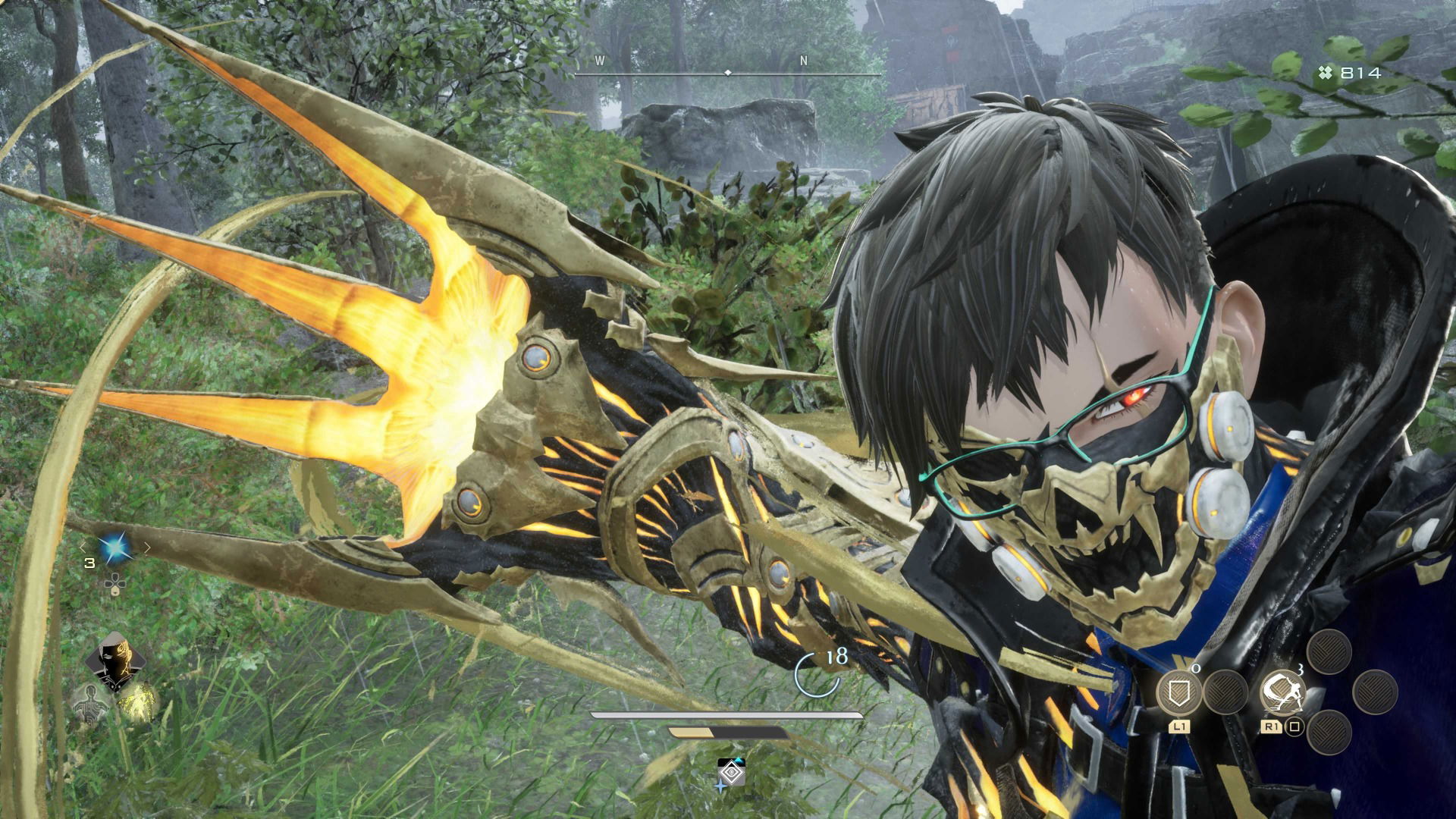
Task: Click the glowing yellow partner skill icon
Action: point(136,701)
